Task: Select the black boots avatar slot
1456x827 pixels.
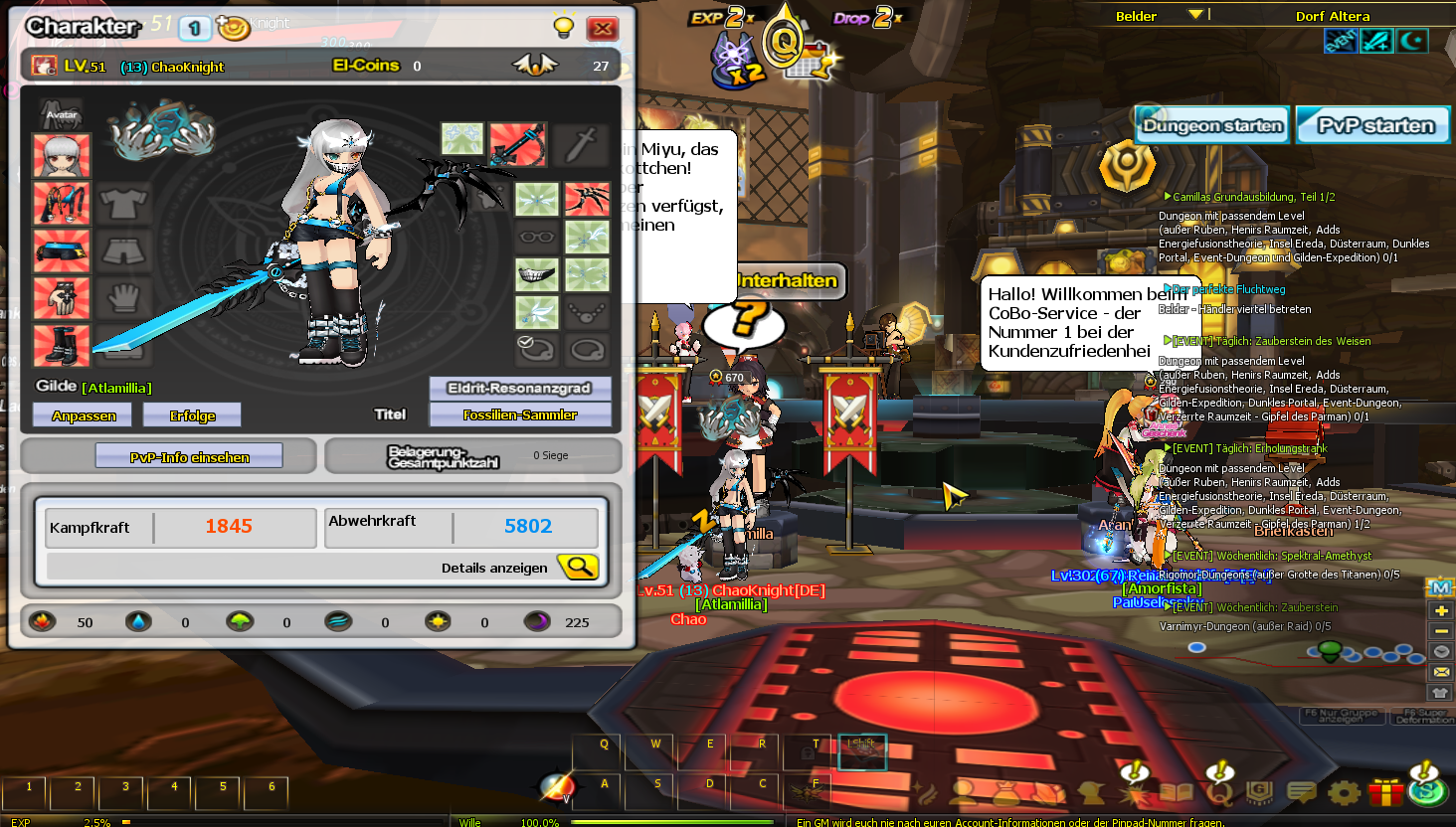Action: click(62, 344)
